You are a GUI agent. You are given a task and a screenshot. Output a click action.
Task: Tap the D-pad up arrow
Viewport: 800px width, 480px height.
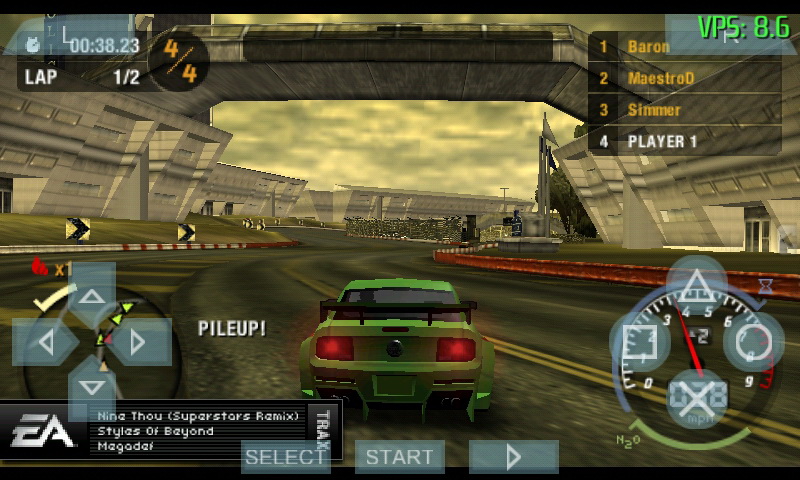(x=92, y=296)
